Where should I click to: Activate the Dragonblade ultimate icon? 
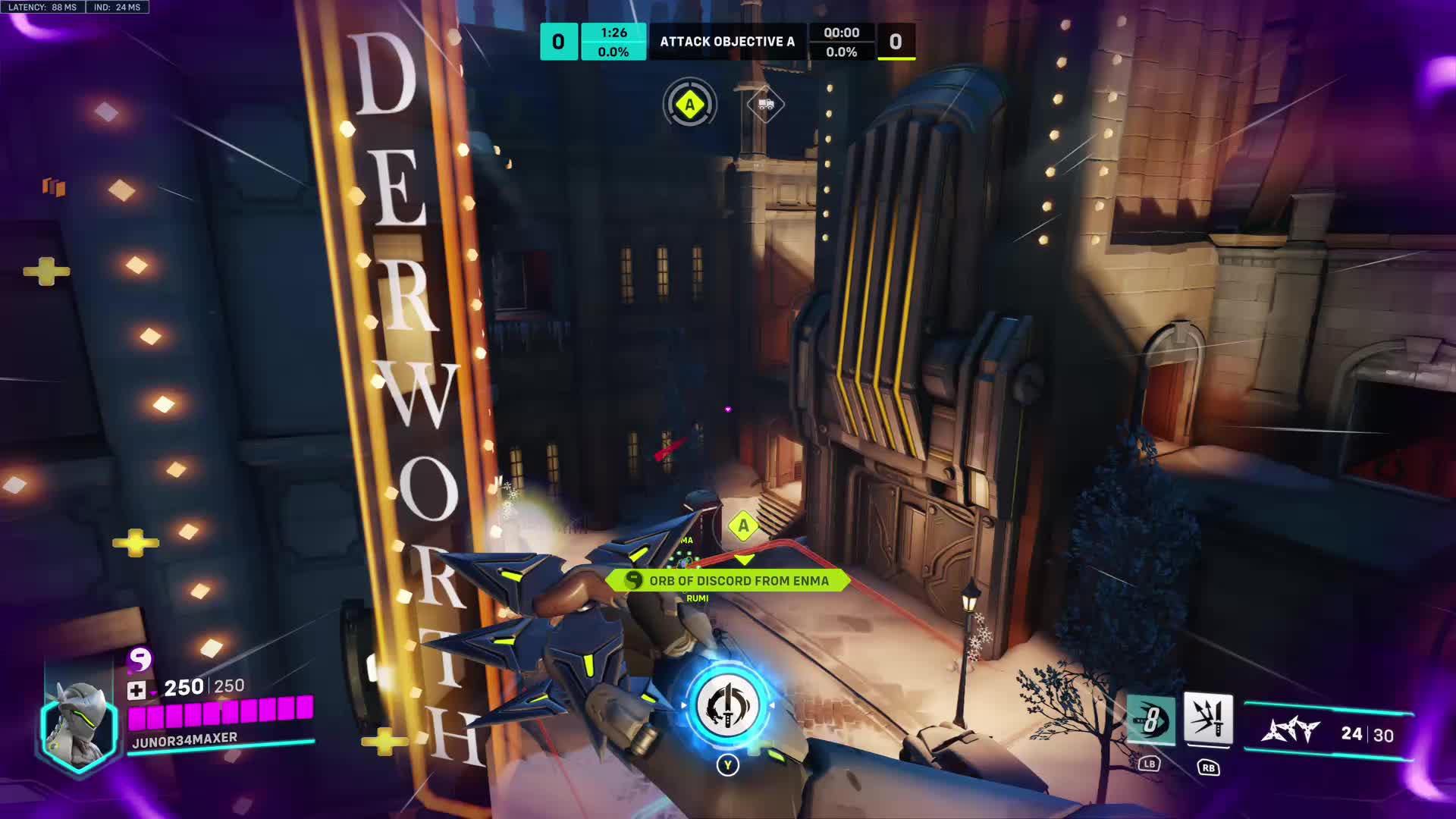[727, 706]
